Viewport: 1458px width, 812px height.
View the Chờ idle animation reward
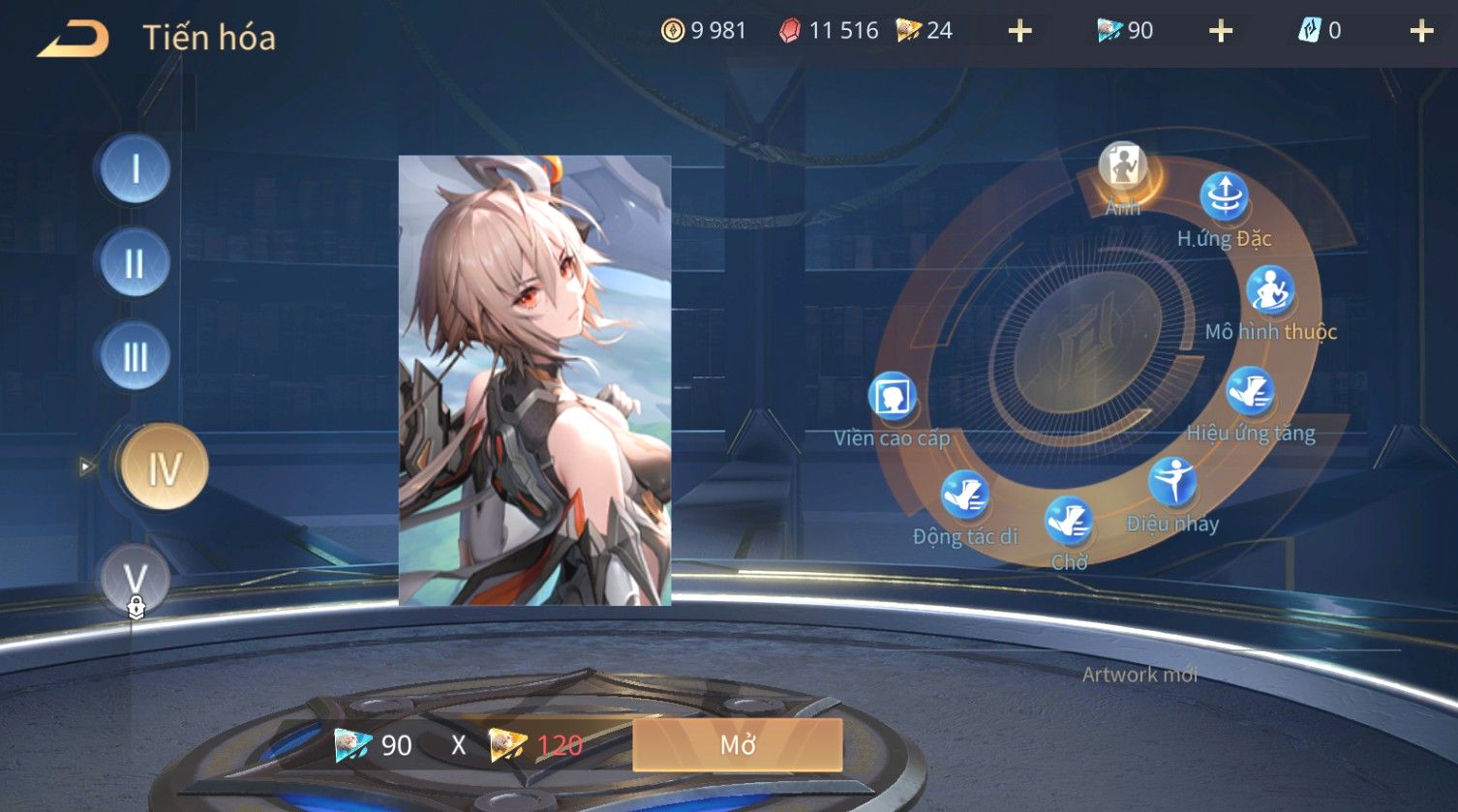tap(1069, 522)
